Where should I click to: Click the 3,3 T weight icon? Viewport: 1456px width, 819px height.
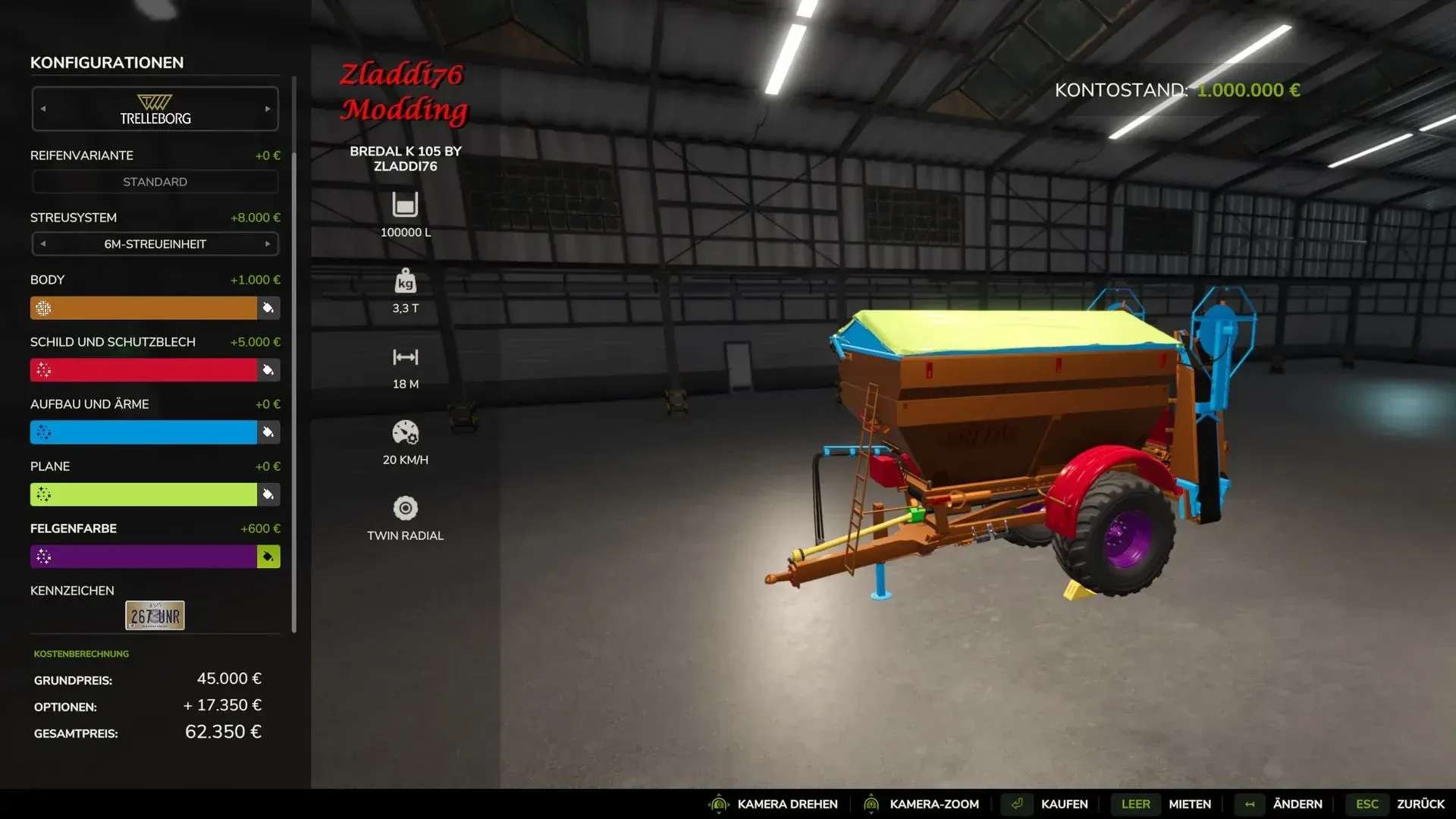[x=405, y=281]
